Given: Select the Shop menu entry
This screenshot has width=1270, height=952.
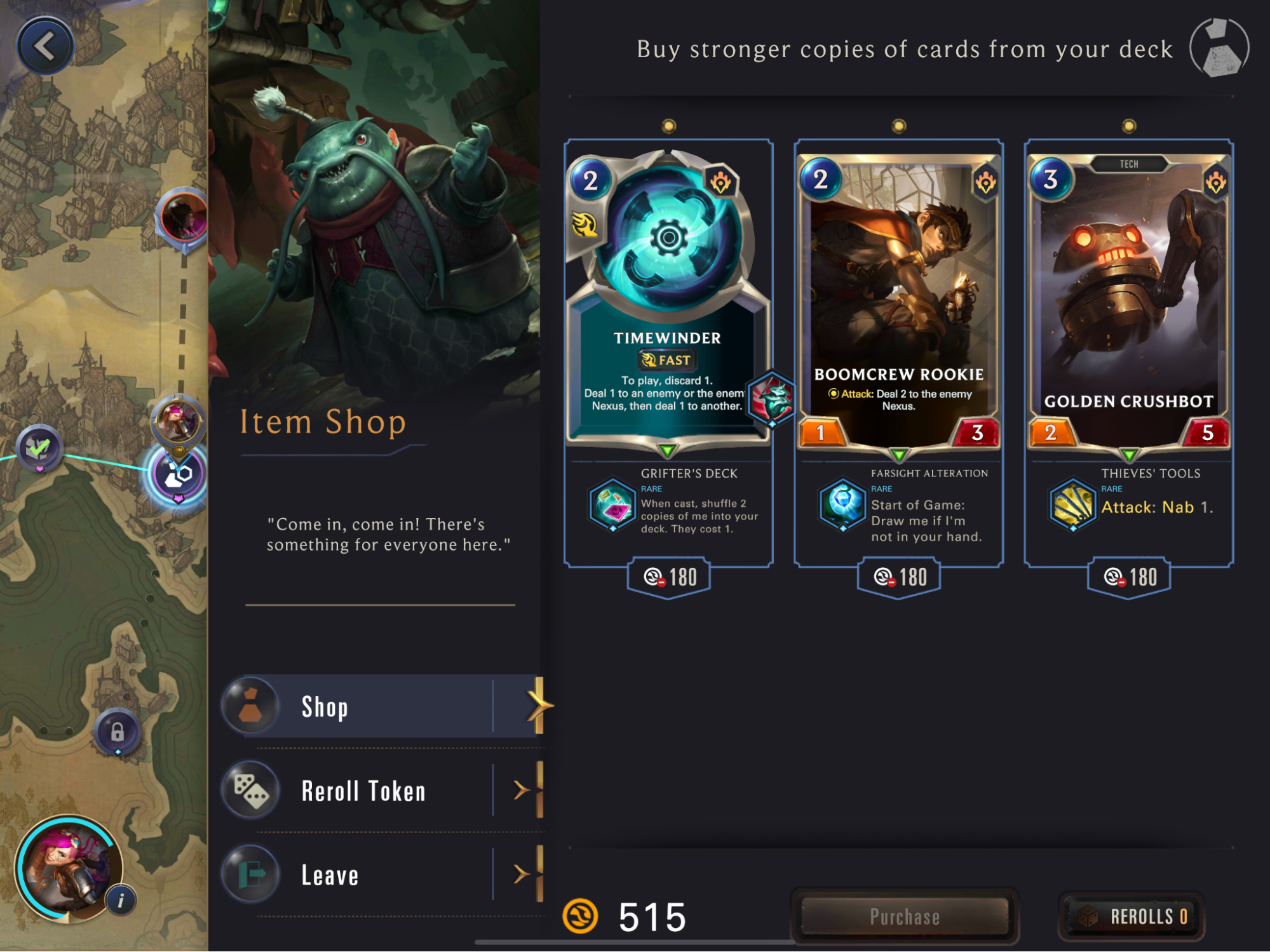Looking at the screenshot, I should pyautogui.click(x=381, y=706).
